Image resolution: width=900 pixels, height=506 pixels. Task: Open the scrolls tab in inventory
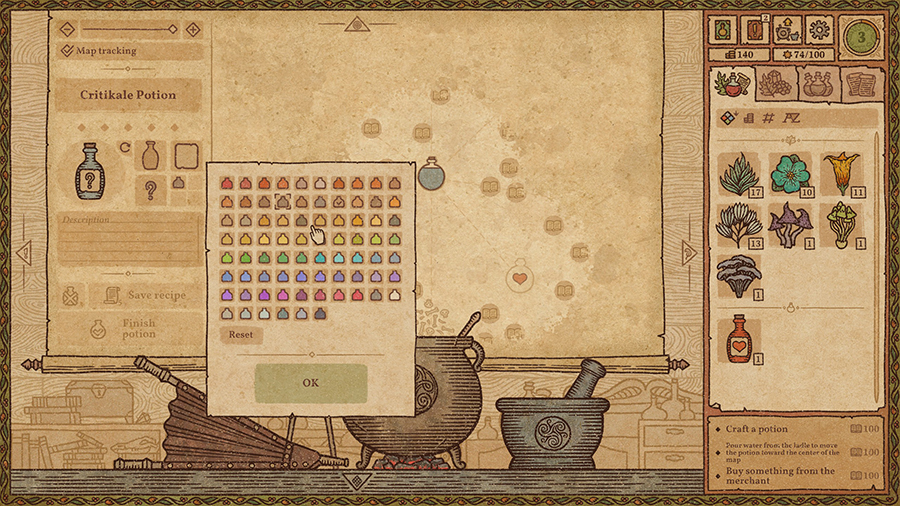point(856,84)
